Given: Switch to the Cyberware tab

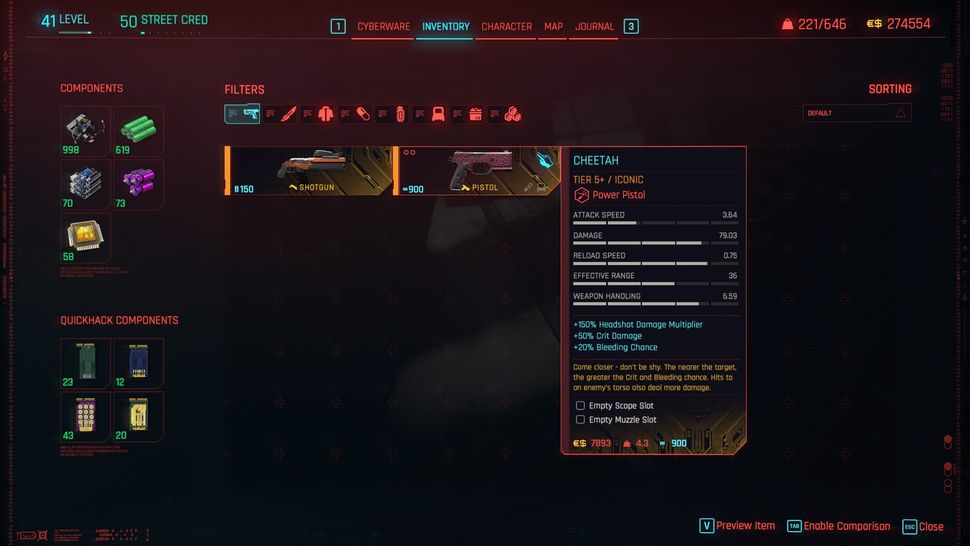Looking at the screenshot, I should point(384,26).
